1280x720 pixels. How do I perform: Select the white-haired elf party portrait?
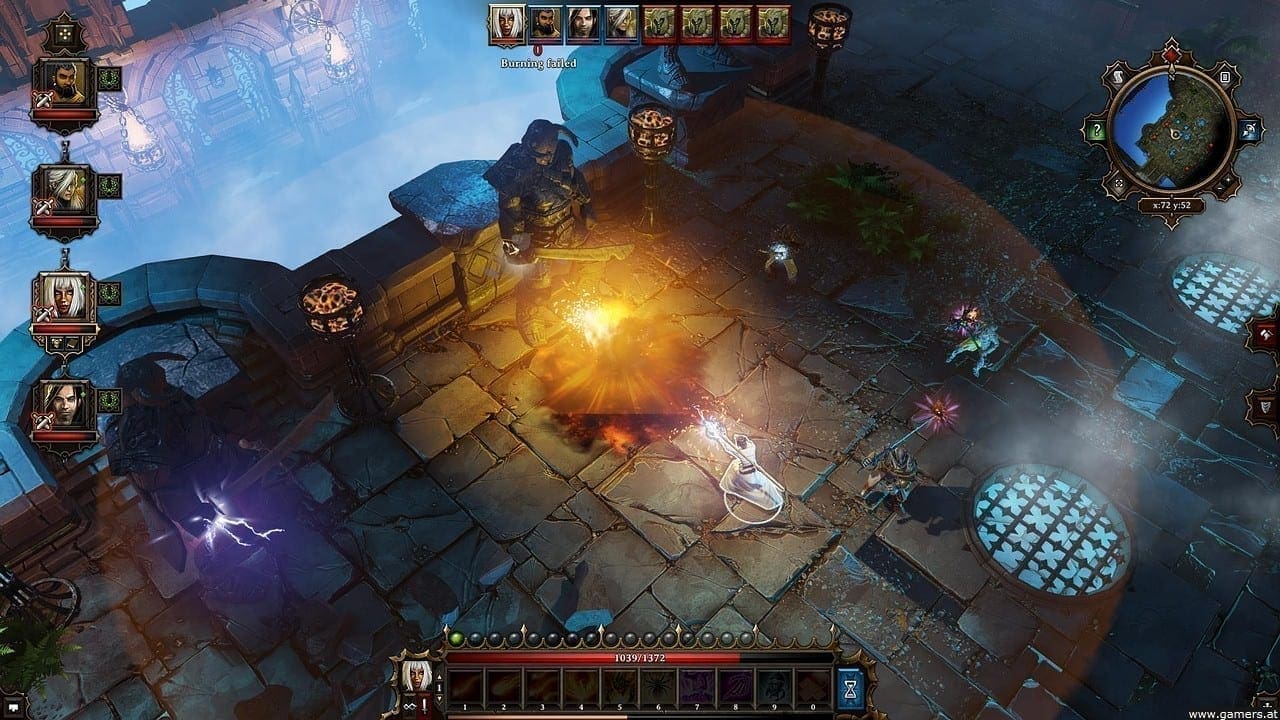coord(63,188)
